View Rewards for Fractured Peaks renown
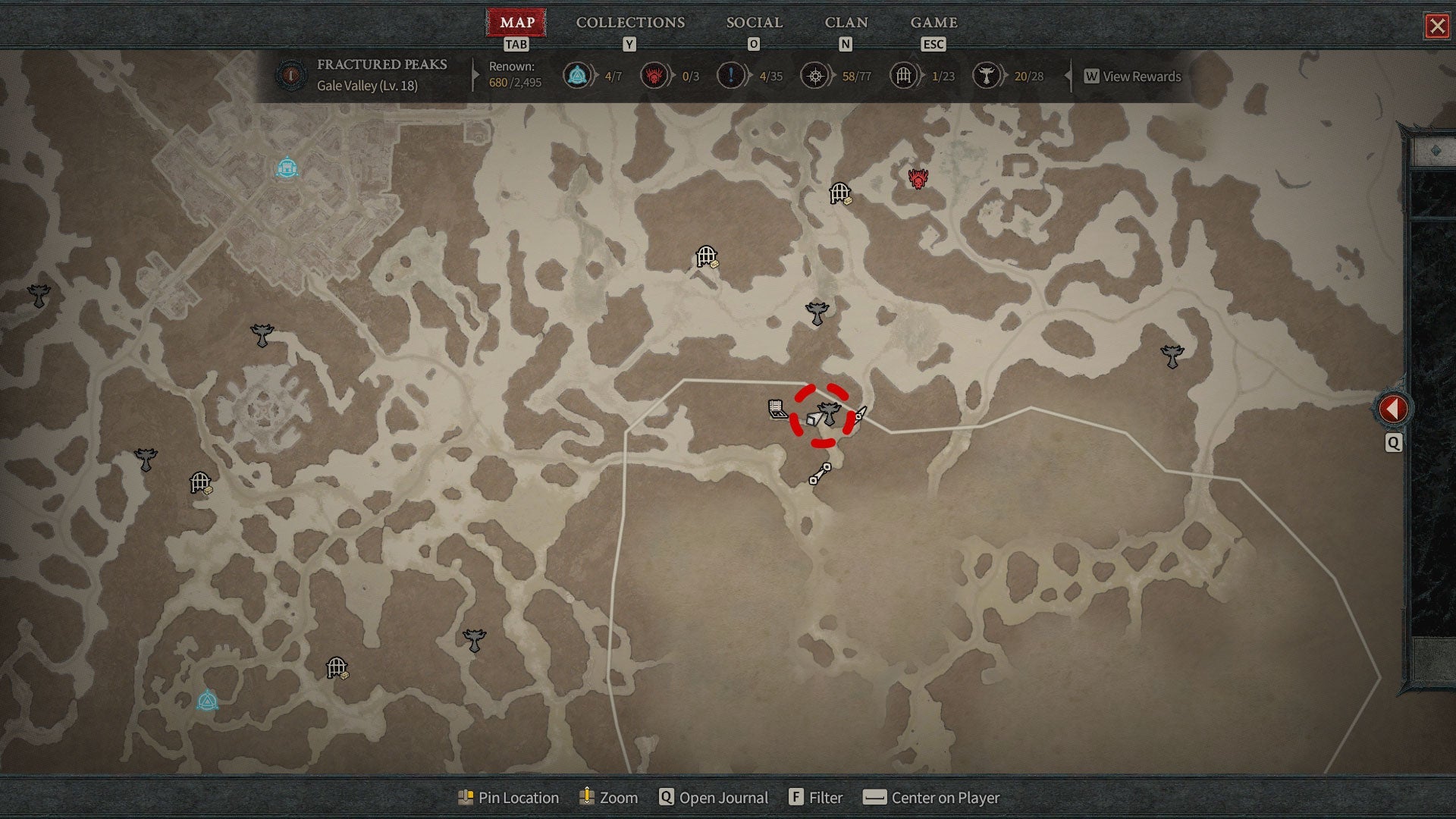Screen dimensions: 1456x819 pos(1133,77)
